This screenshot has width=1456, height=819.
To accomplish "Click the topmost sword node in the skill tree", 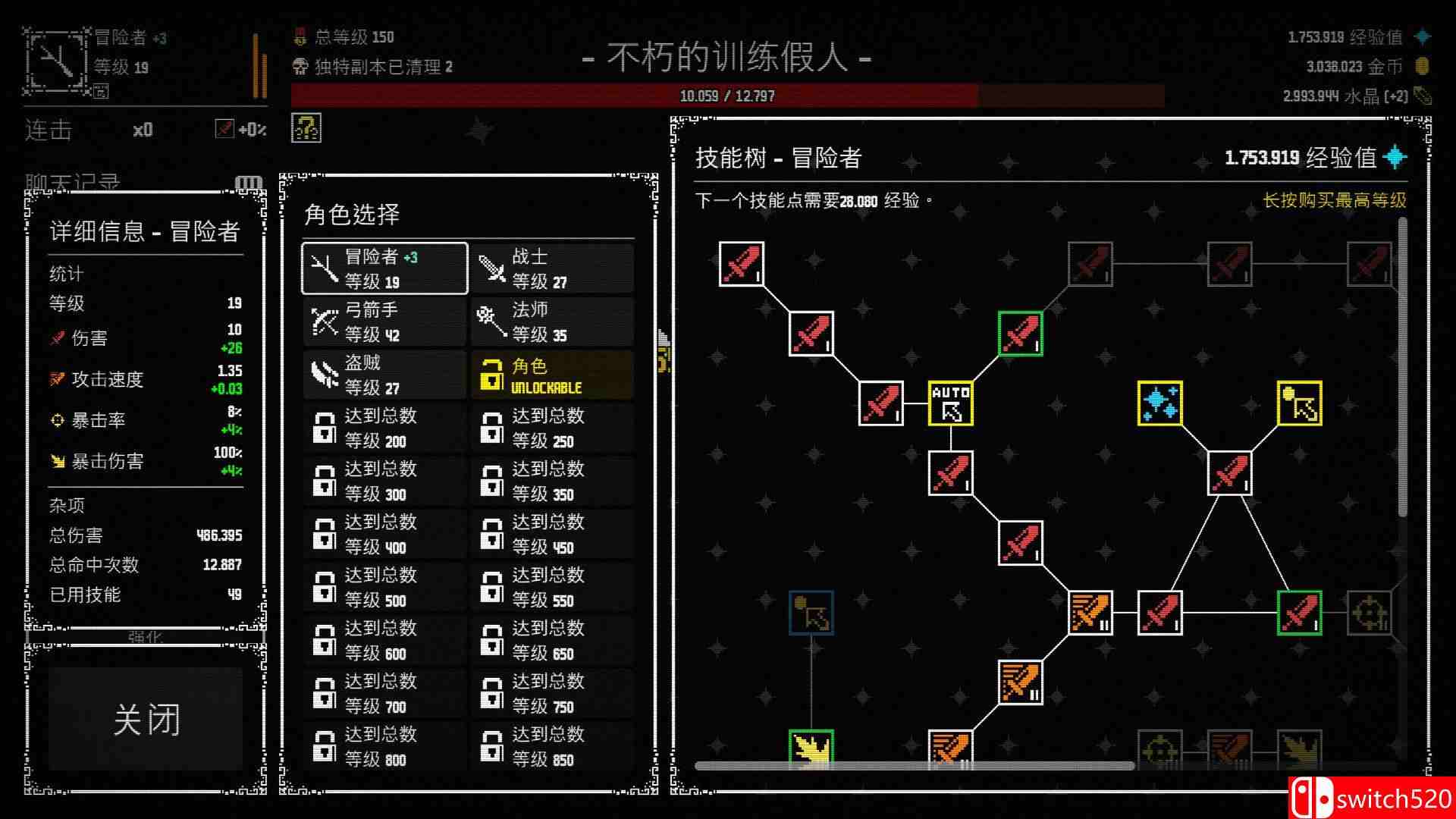I will pos(741,262).
